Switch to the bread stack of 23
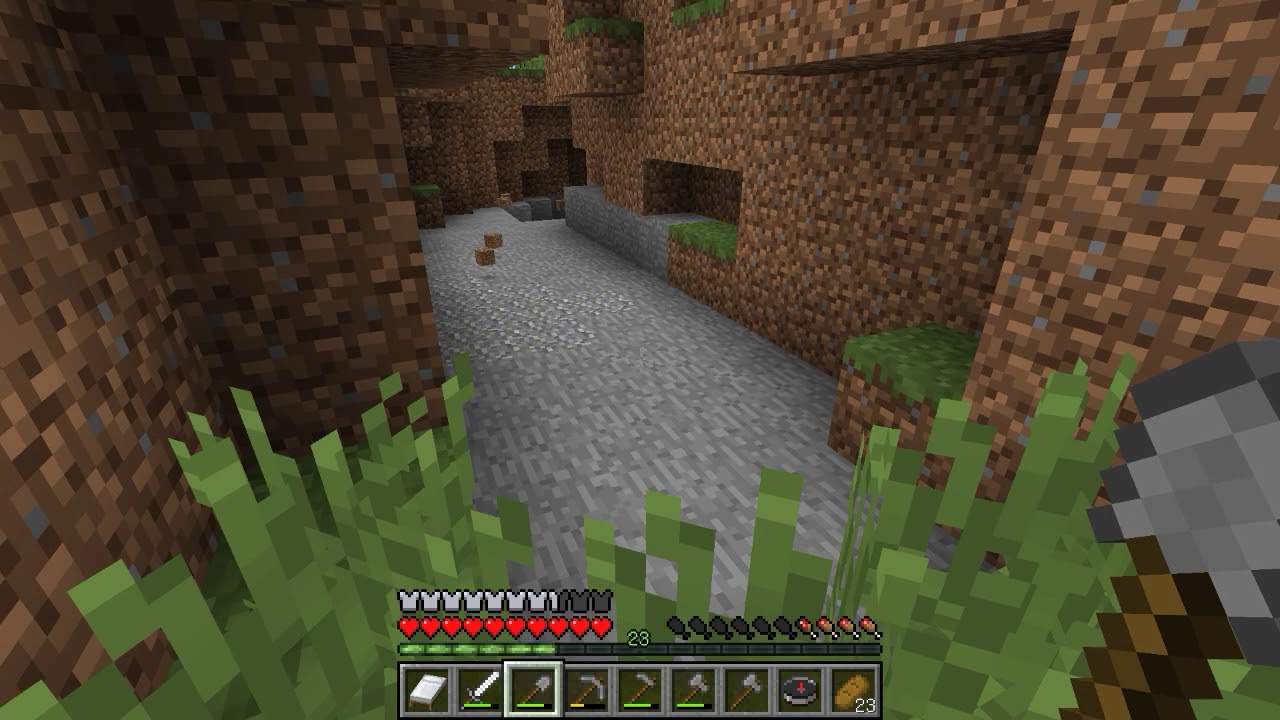Screen dimensions: 1280x720 pos(853,690)
